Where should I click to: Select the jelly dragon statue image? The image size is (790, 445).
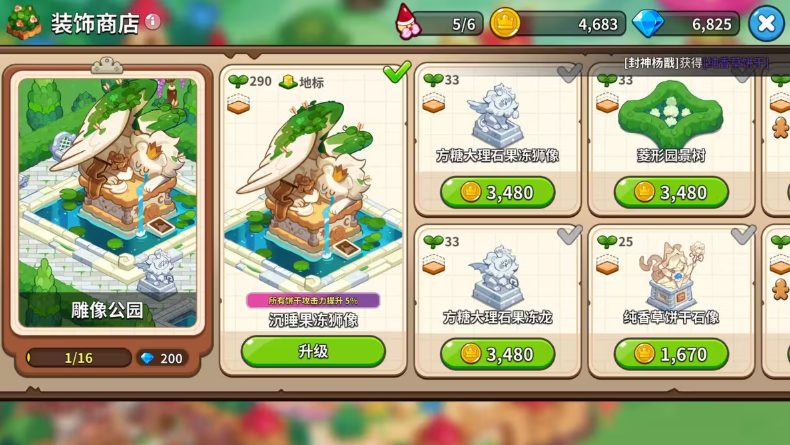[497, 274]
